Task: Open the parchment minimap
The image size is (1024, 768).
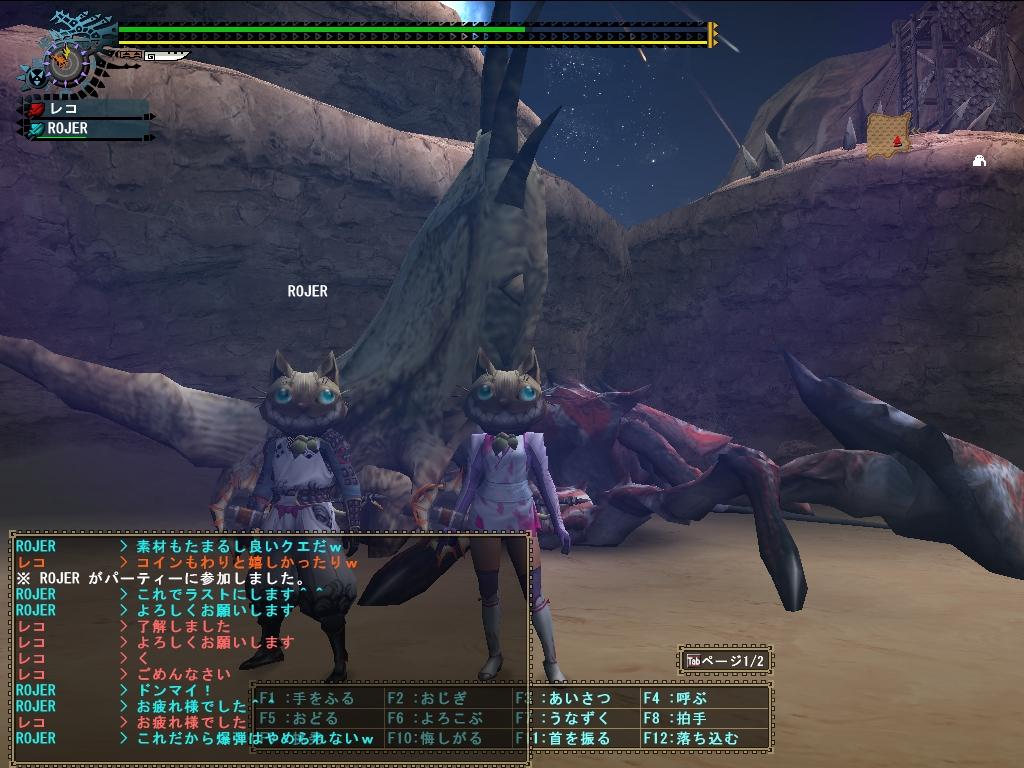Action: tap(887, 136)
